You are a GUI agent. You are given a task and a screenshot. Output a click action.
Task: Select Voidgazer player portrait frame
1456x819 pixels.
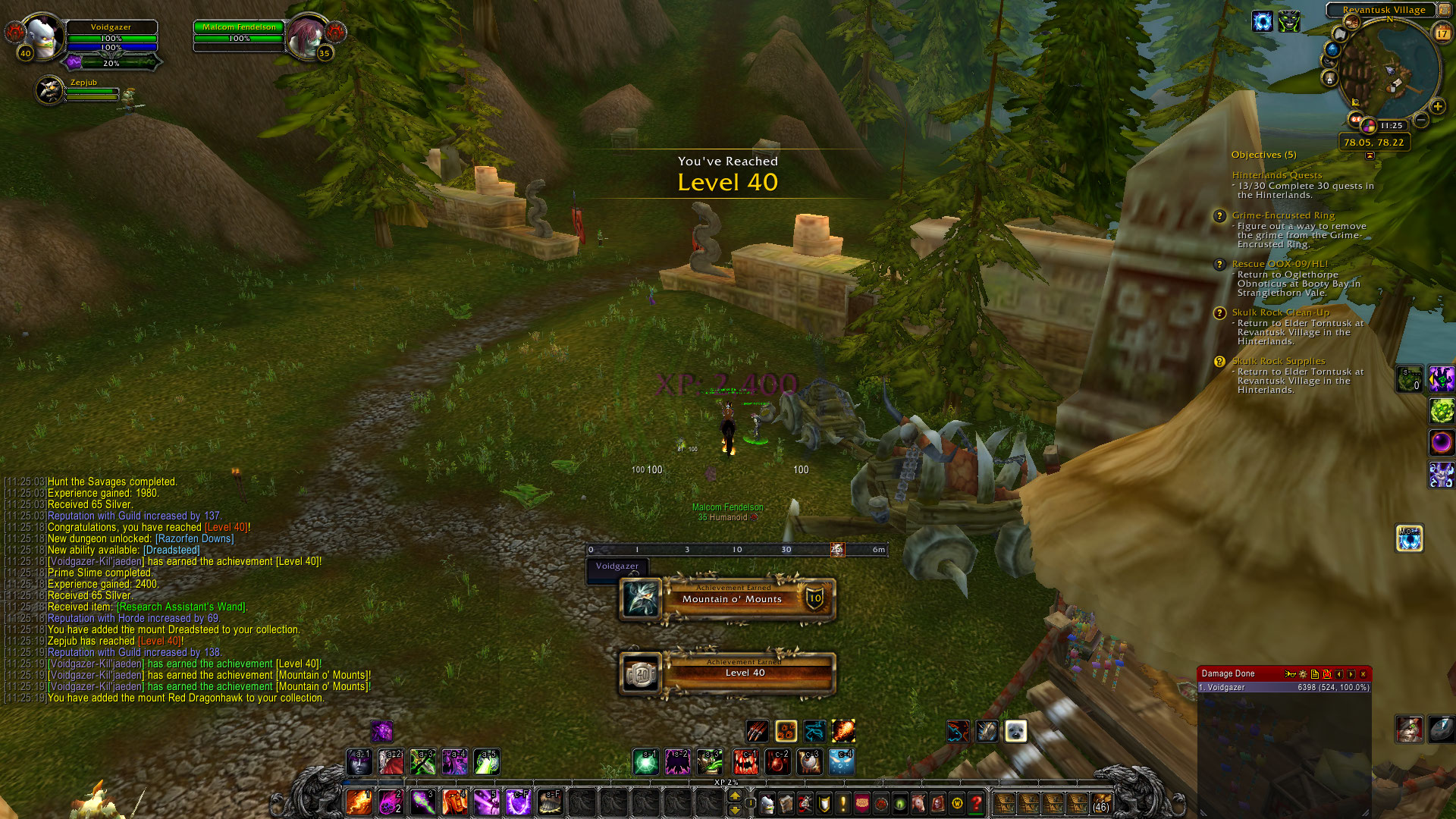point(44,38)
